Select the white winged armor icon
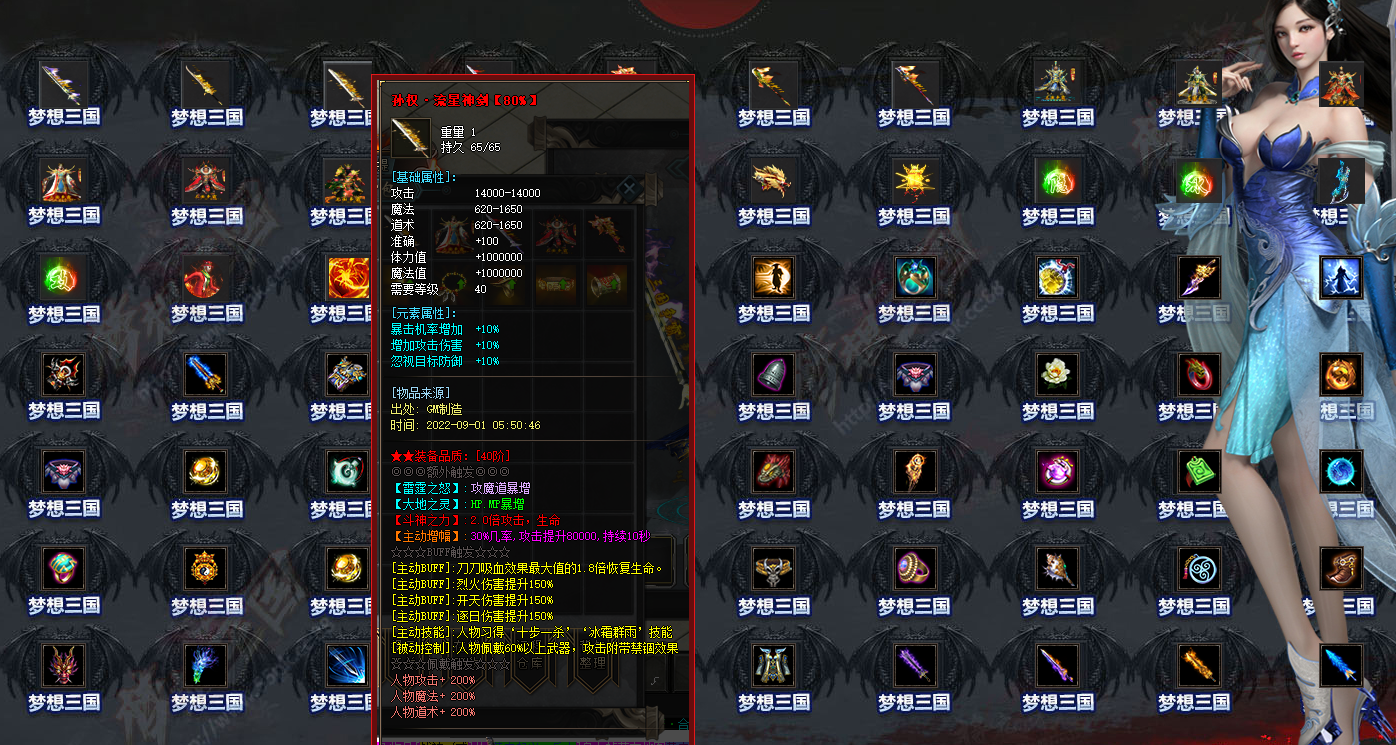The height and width of the screenshot is (745, 1396). [x=773, y=665]
